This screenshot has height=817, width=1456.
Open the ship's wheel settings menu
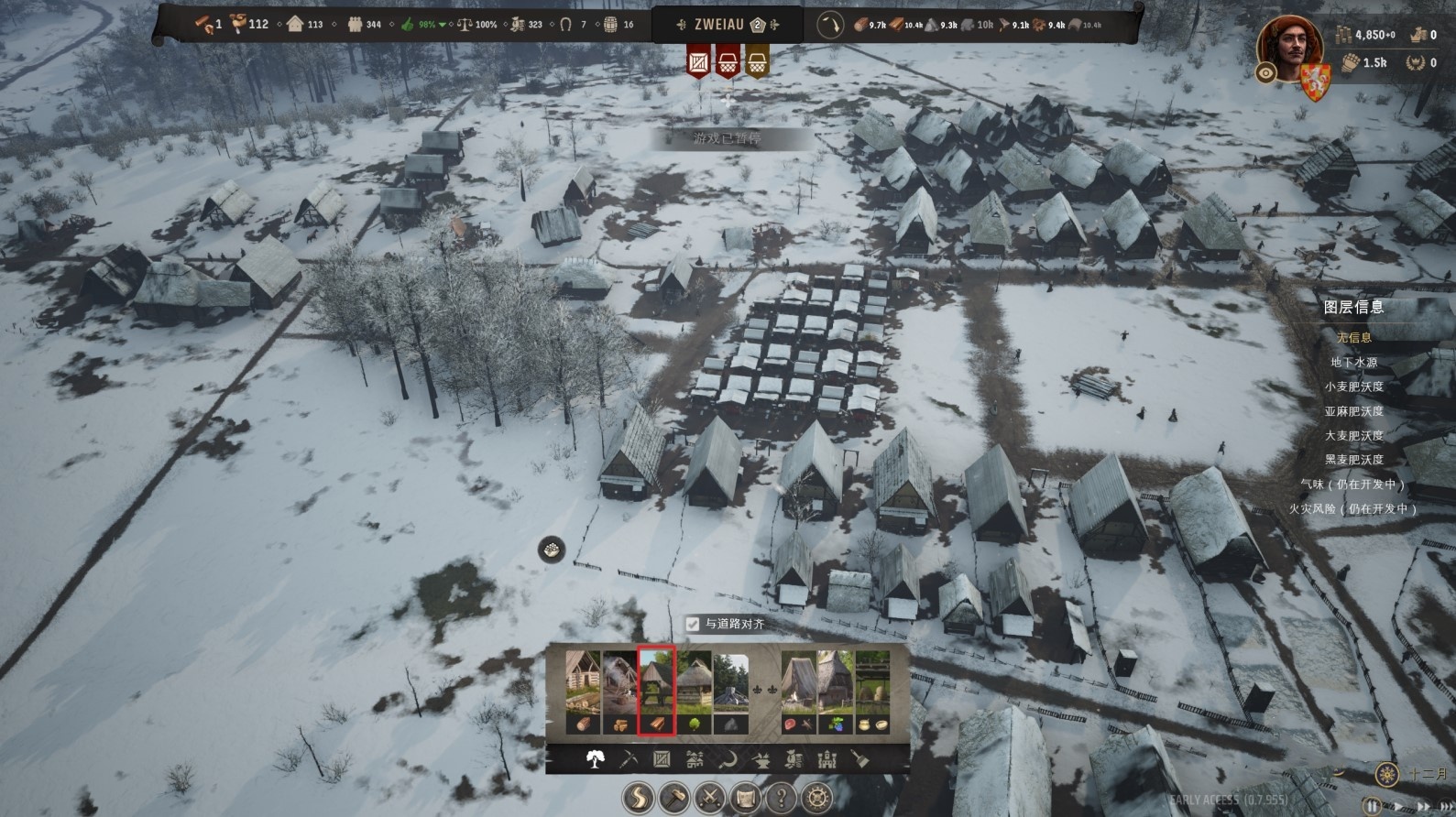(816, 798)
